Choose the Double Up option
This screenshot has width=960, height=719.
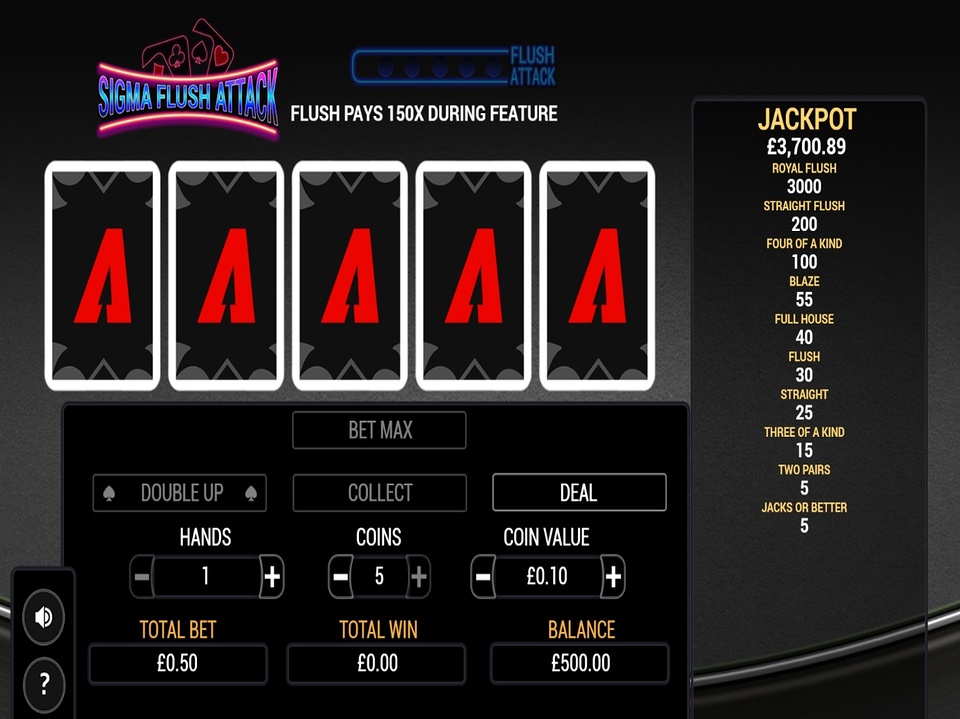coord(179,492)
